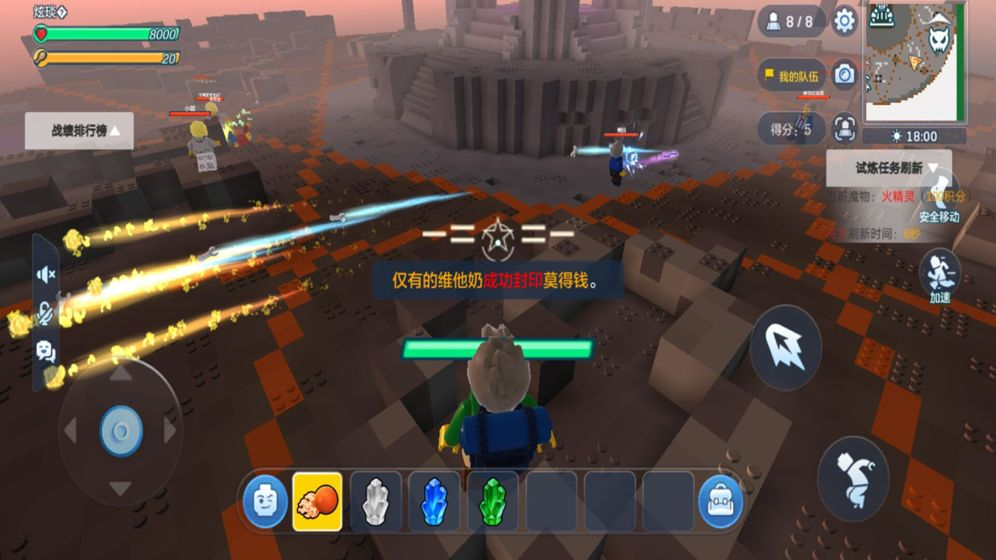Activate the 加速 sprint button
Image resolution: width=996 pixels, height=560 pixels.
click(x=940, y=273)
